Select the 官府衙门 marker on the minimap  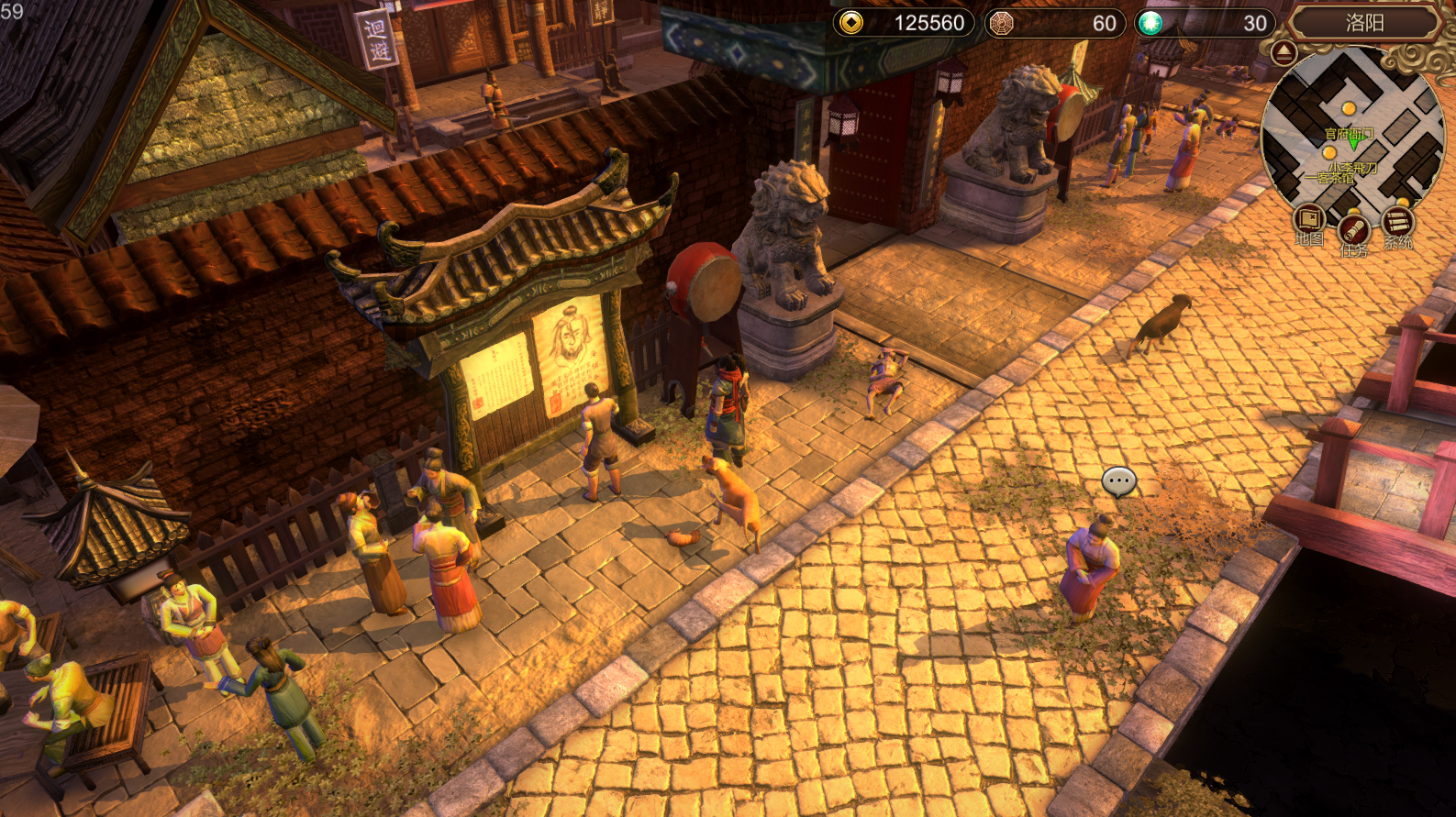(x=1349, y=134)
